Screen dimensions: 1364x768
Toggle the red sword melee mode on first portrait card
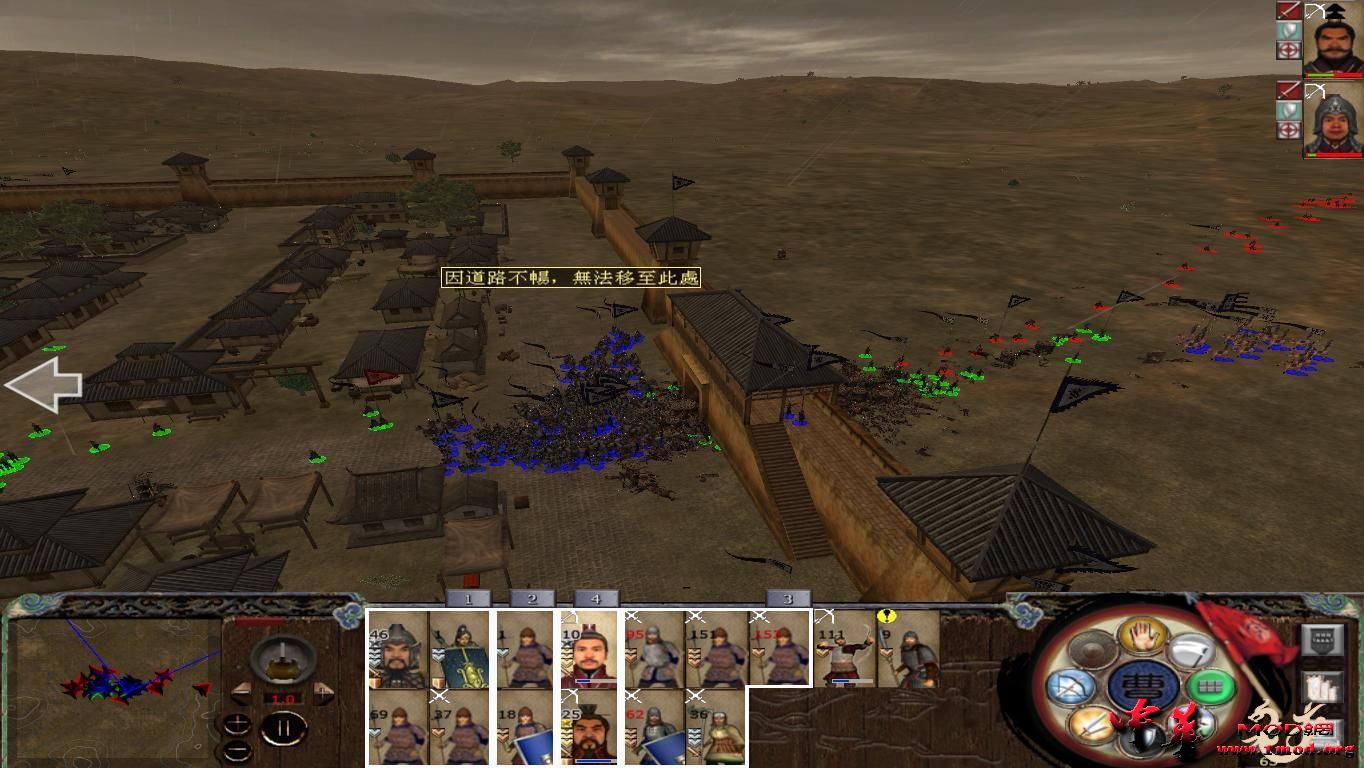1289,12
